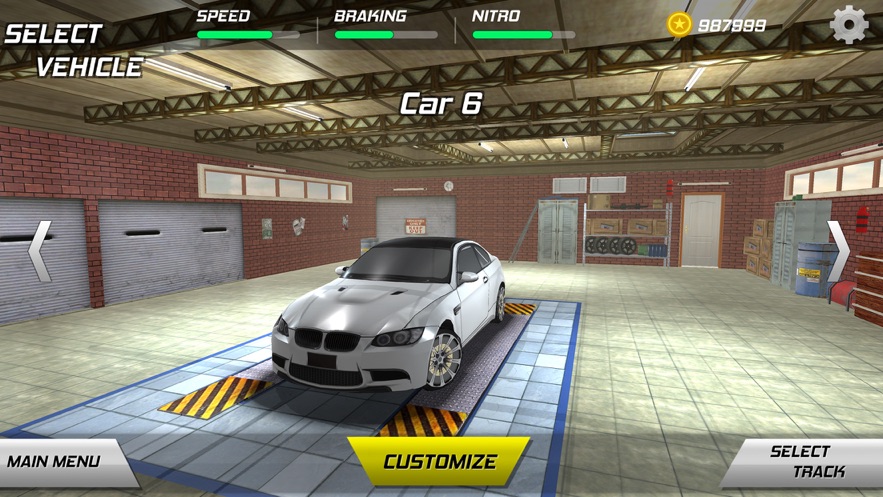Show the previous vehicle with left arrow
883x497 pixels.
39,250
